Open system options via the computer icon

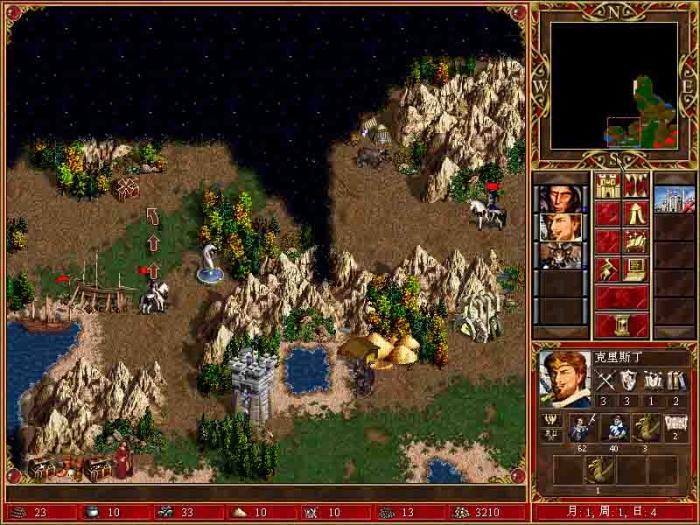coord(635,269)
